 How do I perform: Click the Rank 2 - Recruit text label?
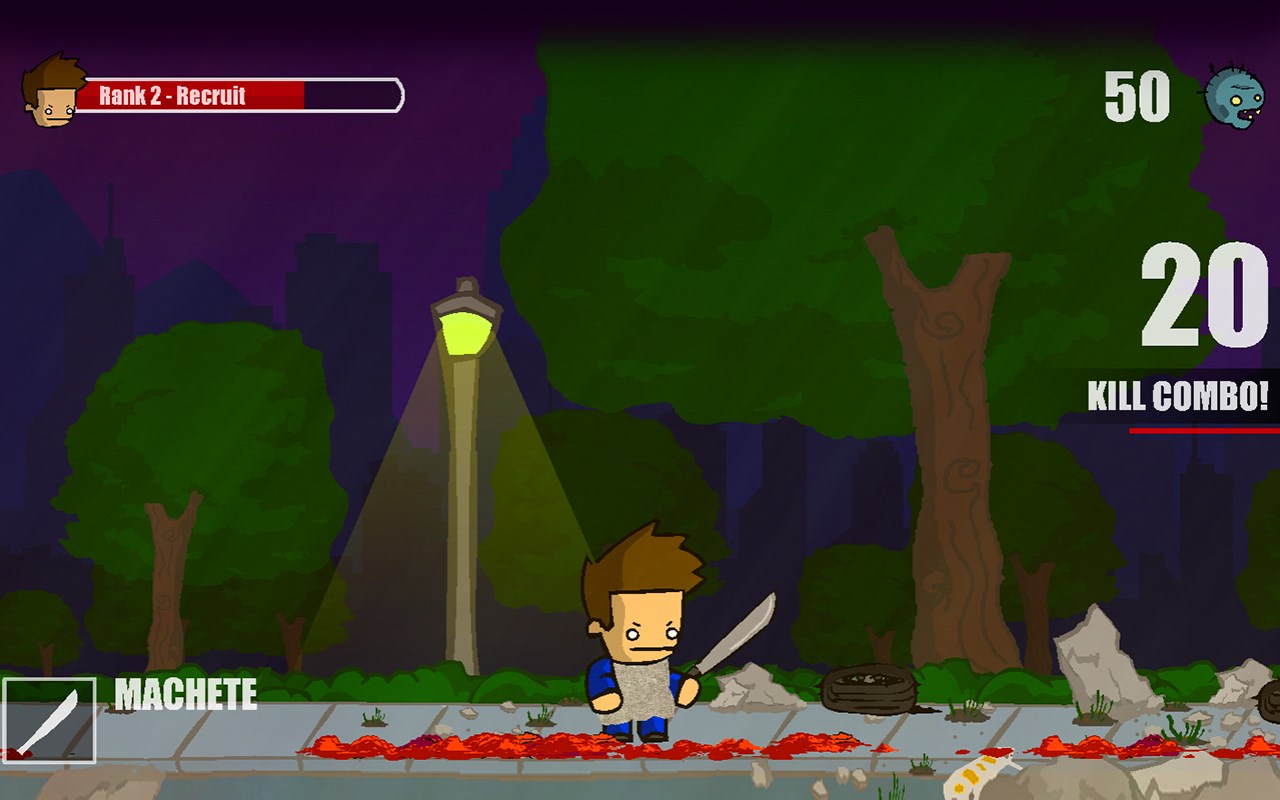click(173, 97)
